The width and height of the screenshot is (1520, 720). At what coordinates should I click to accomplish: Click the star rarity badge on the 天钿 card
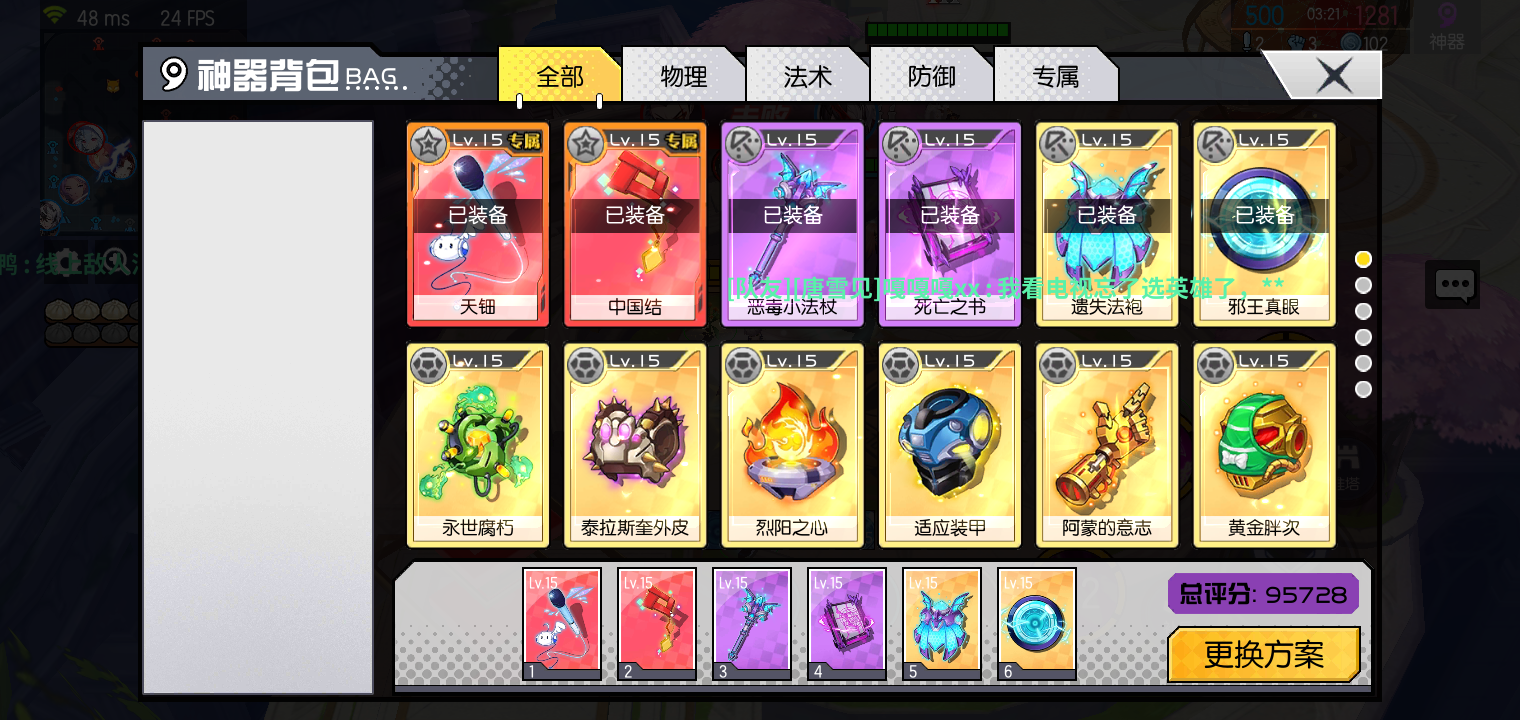point(430,142)
